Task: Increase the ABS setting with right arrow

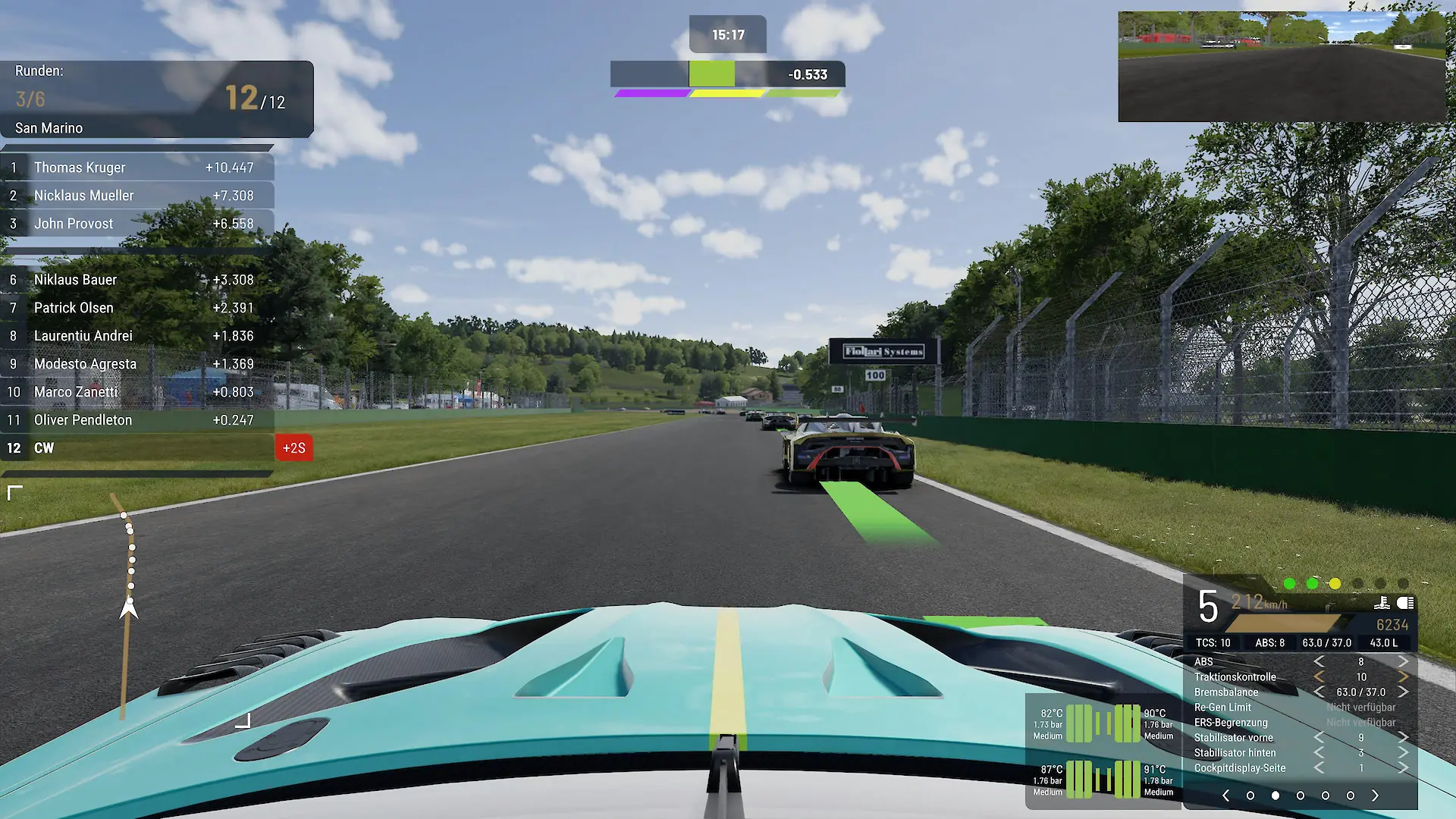Action: pyautogui.click(x=1403, y=662)
